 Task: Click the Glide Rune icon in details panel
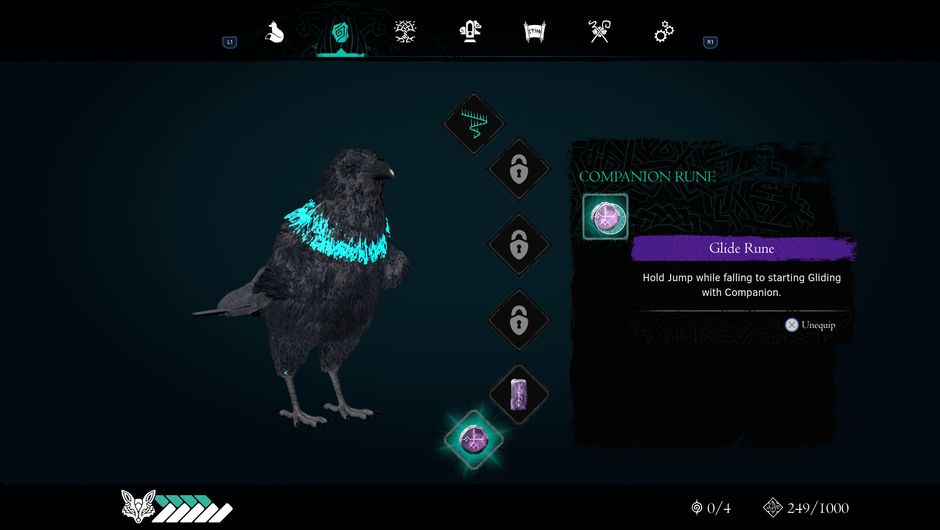pos(605,217)
